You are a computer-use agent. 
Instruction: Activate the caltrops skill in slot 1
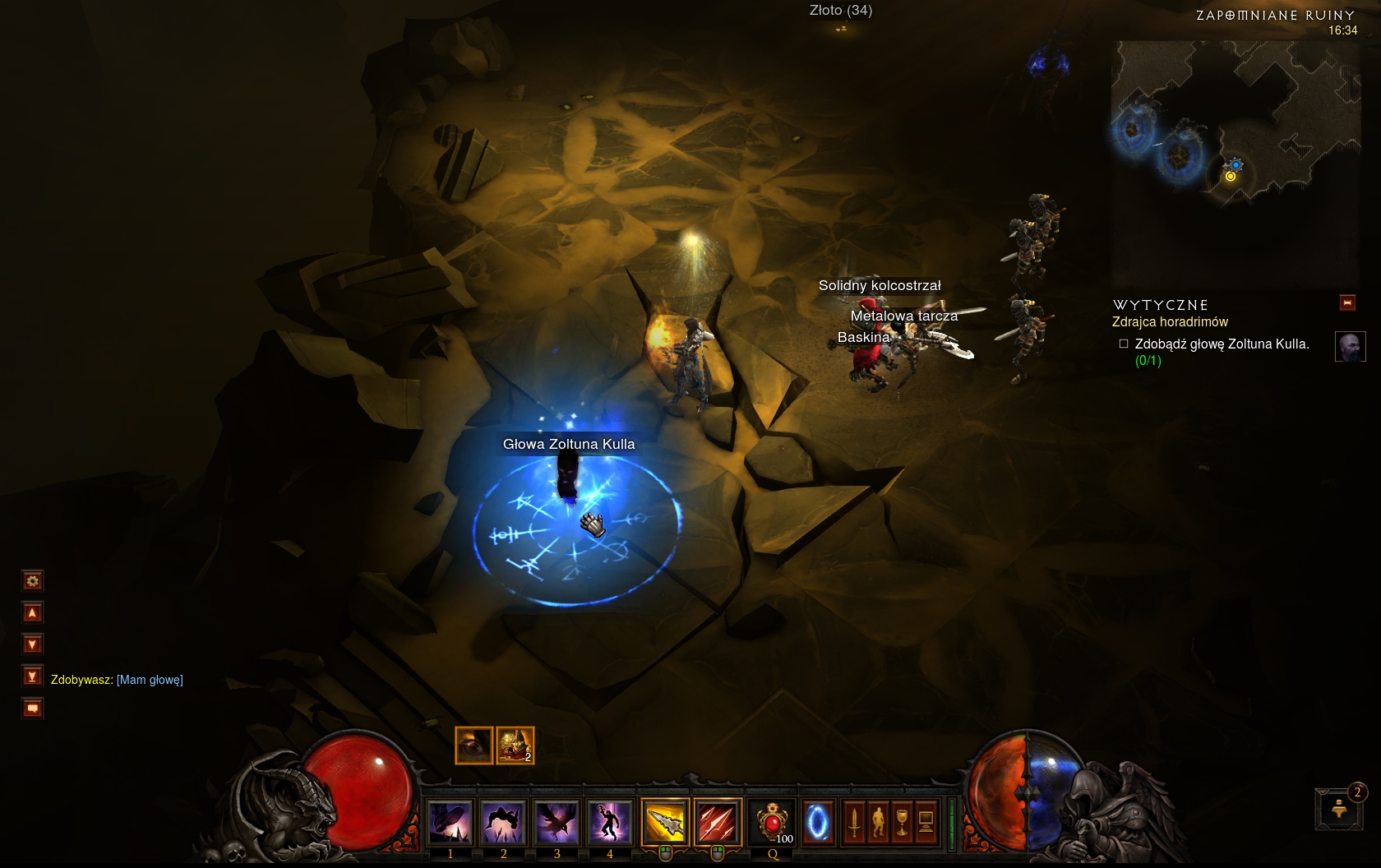[x=450, y=822]
